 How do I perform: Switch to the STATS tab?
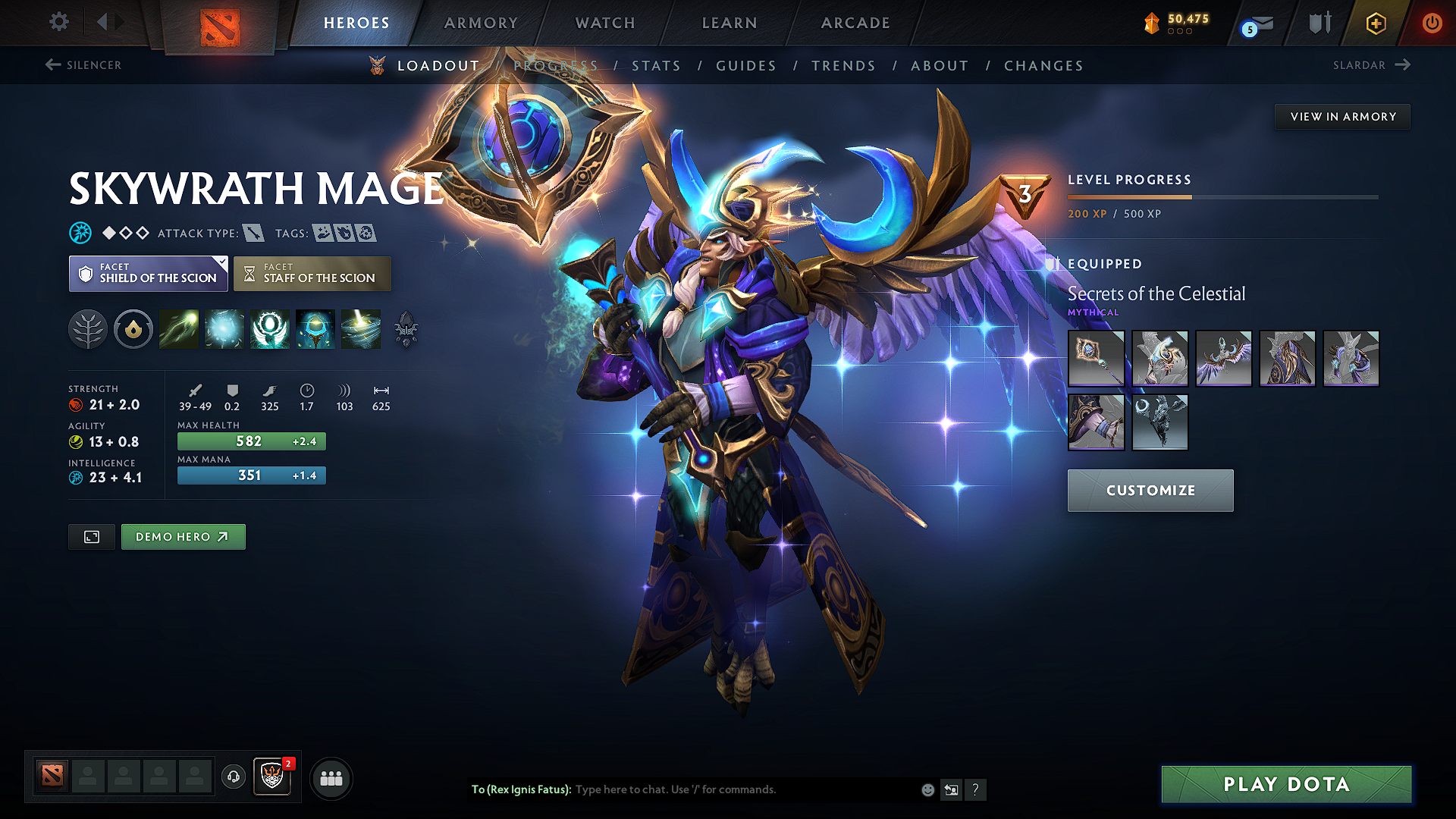[x=657, y=65]
